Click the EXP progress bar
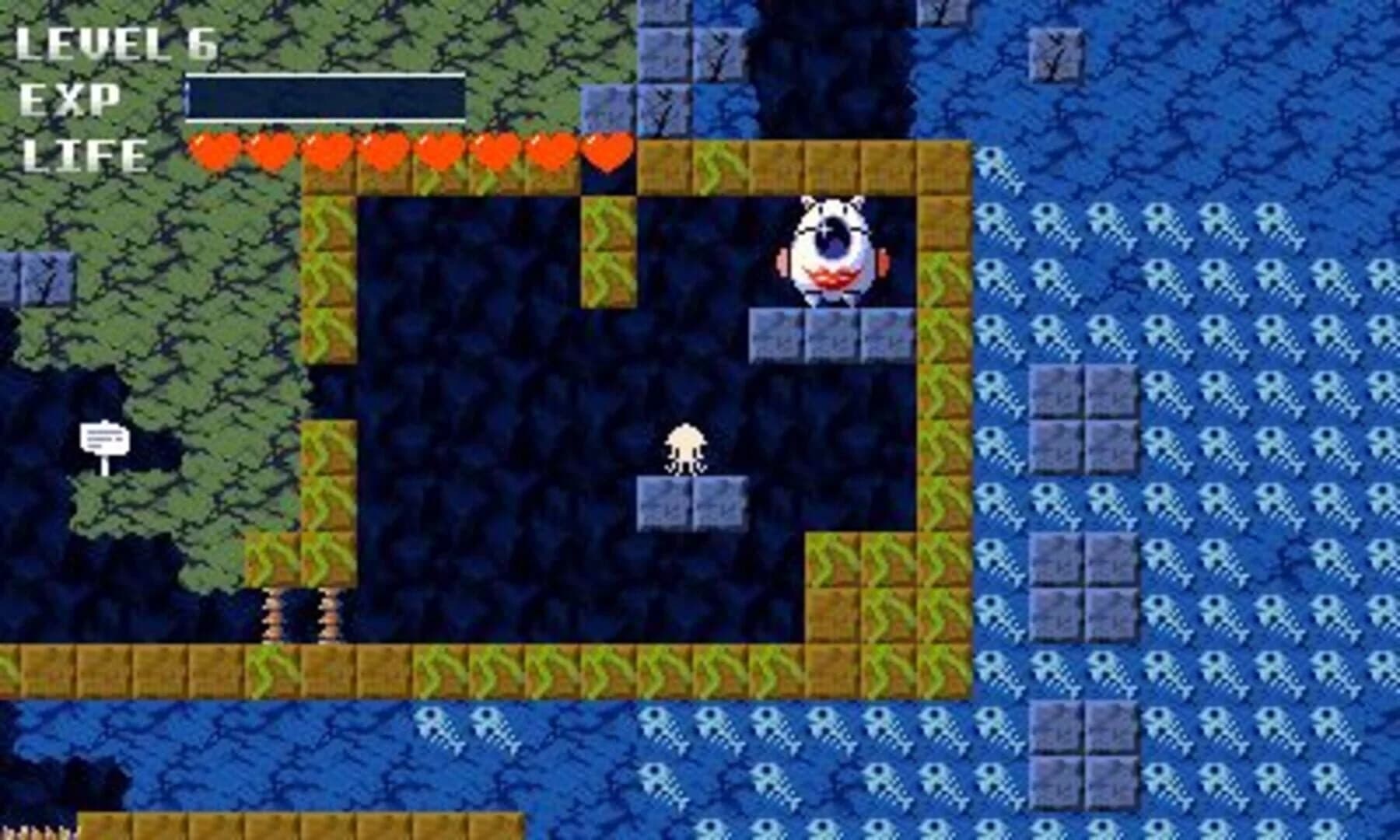1400x840 pixels. [323, 97]
